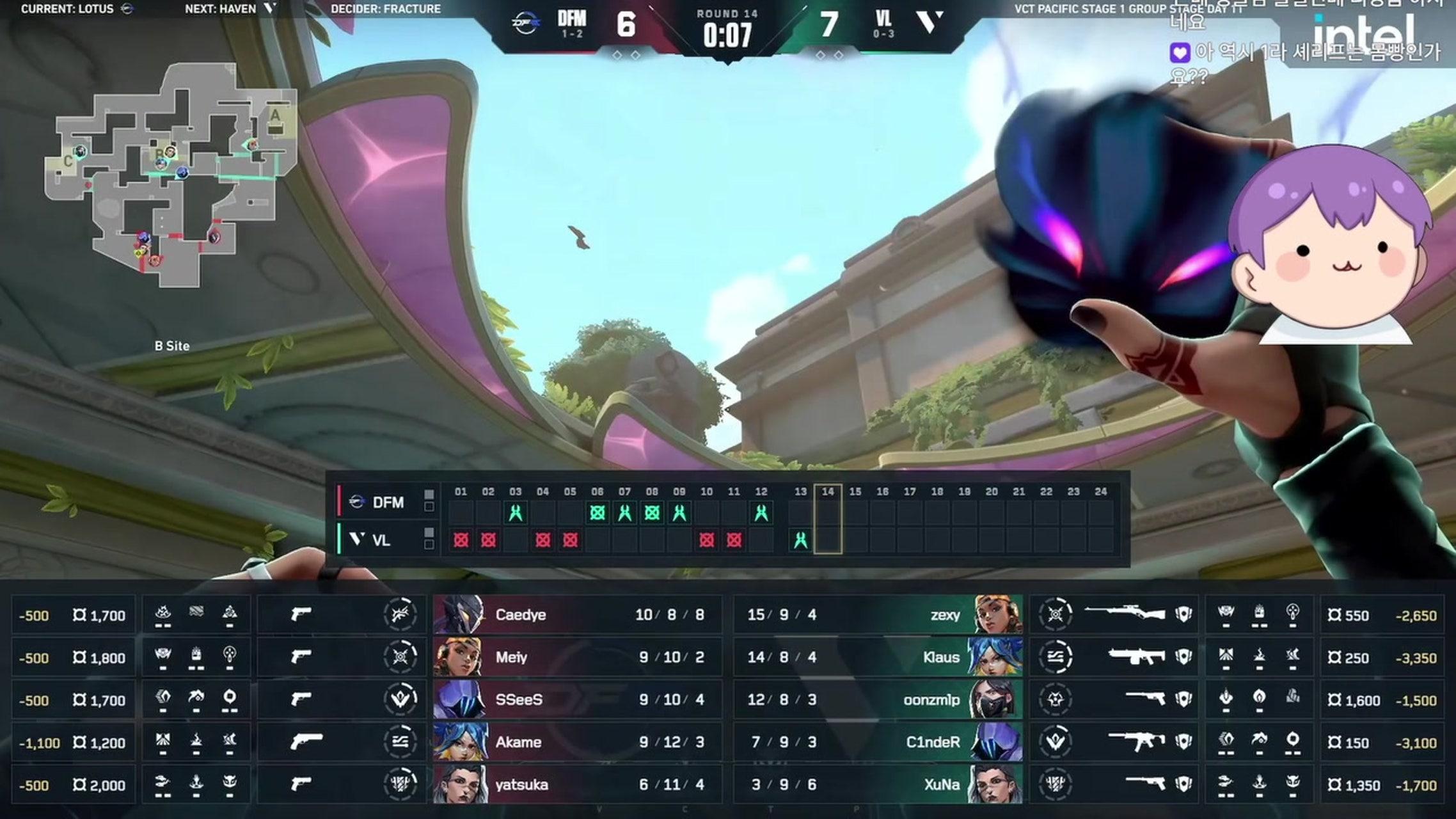1456x819 pixels.
Task: Select Klaus's machine gun weapon icon
Action: click(x=1136, y=656)
